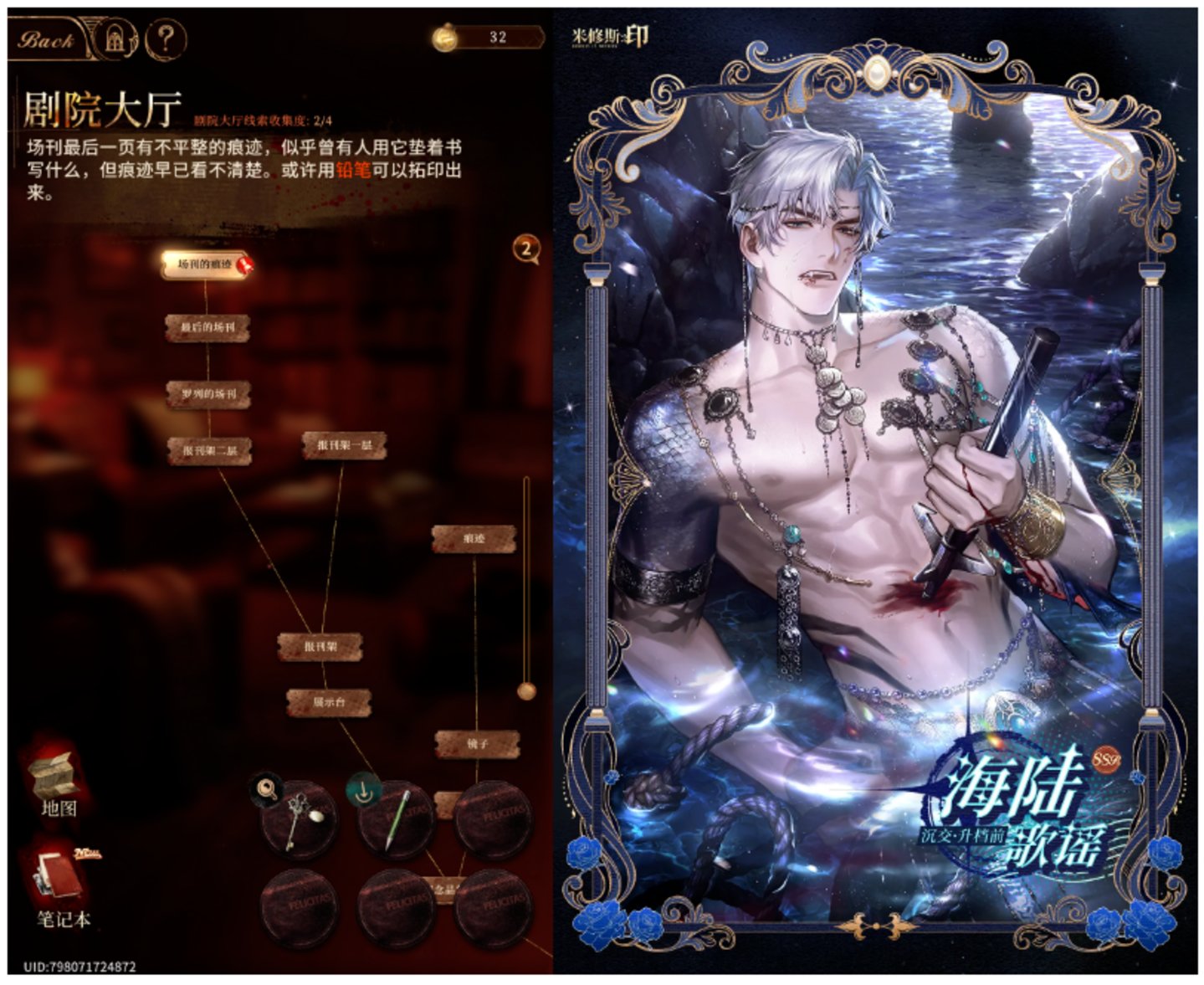Open the 报刊架二层 node
The height and width of the screenshot is (985, 1204).
tap(209, 451)
